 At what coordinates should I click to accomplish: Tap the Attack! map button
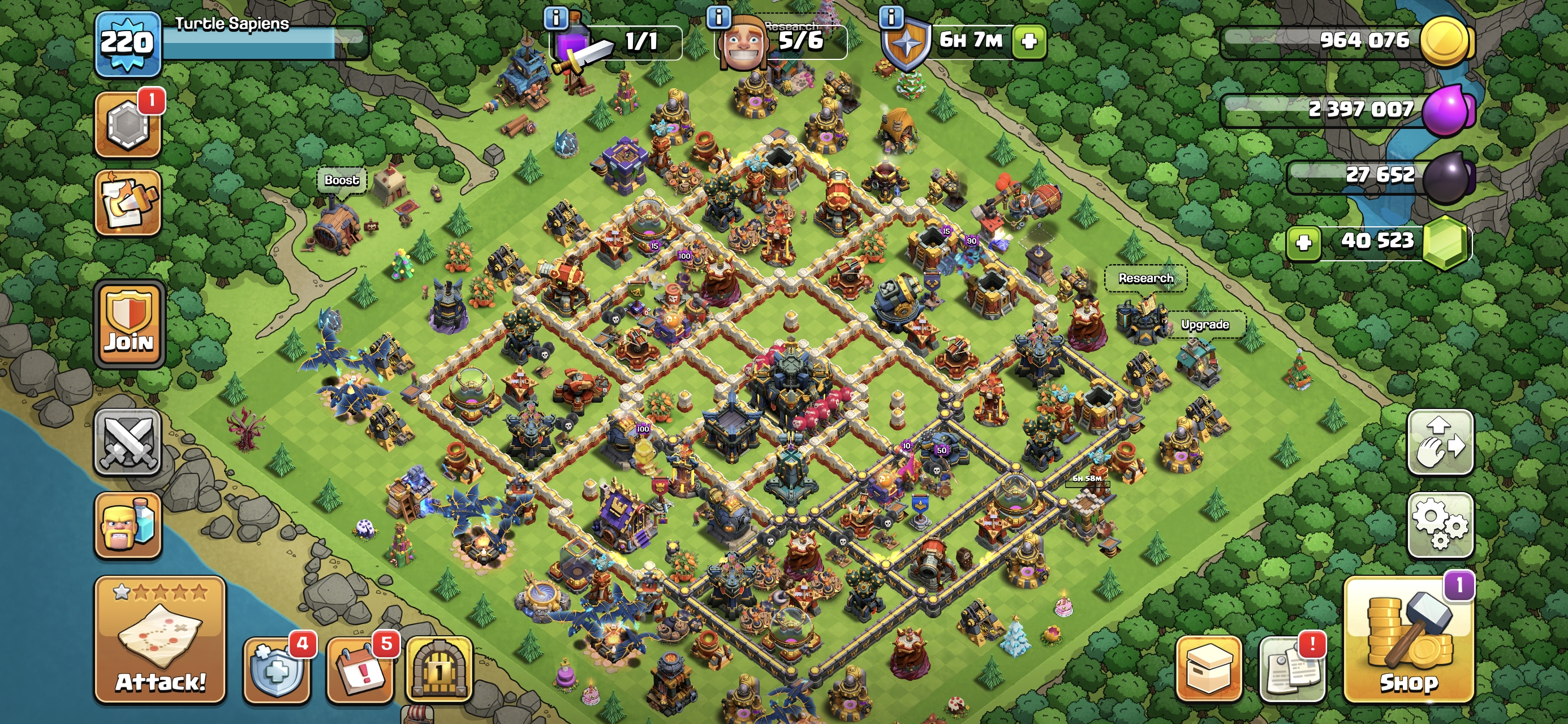pos(160,639)
